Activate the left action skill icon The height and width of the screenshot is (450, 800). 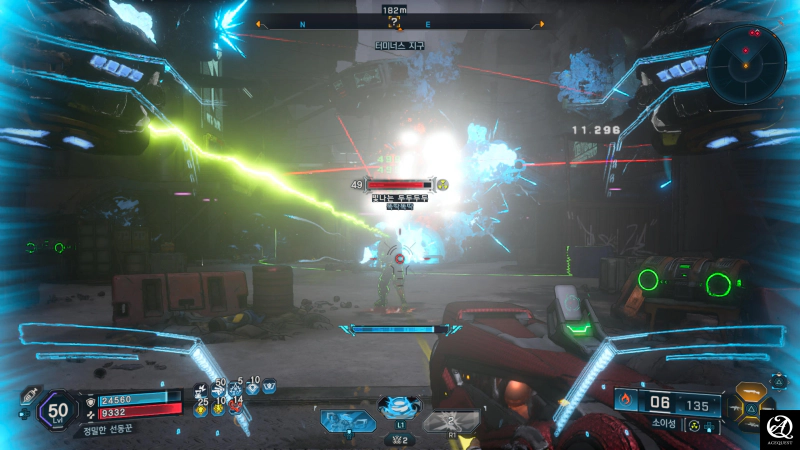[x=348, y=420]
